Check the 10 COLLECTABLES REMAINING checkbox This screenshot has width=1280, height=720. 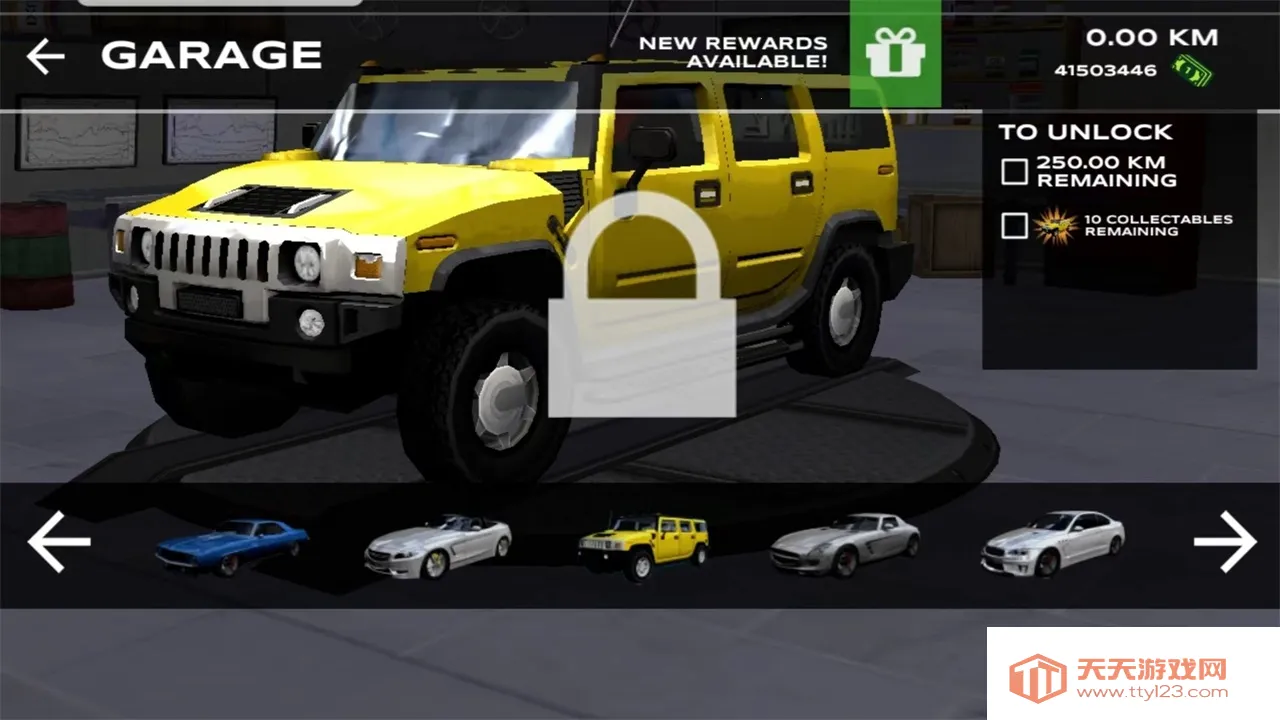coord(1013,225)
